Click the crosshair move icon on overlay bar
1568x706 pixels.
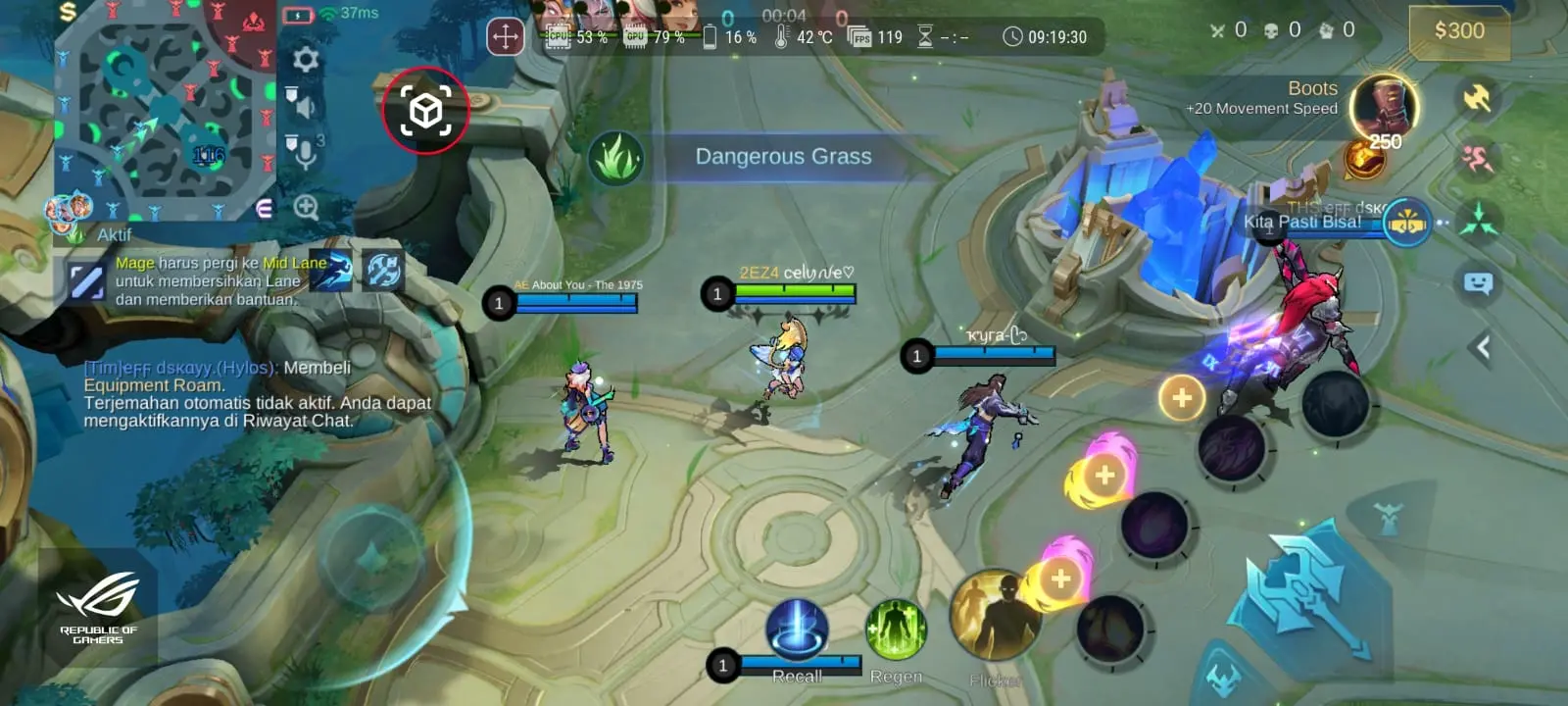(506, 38)
